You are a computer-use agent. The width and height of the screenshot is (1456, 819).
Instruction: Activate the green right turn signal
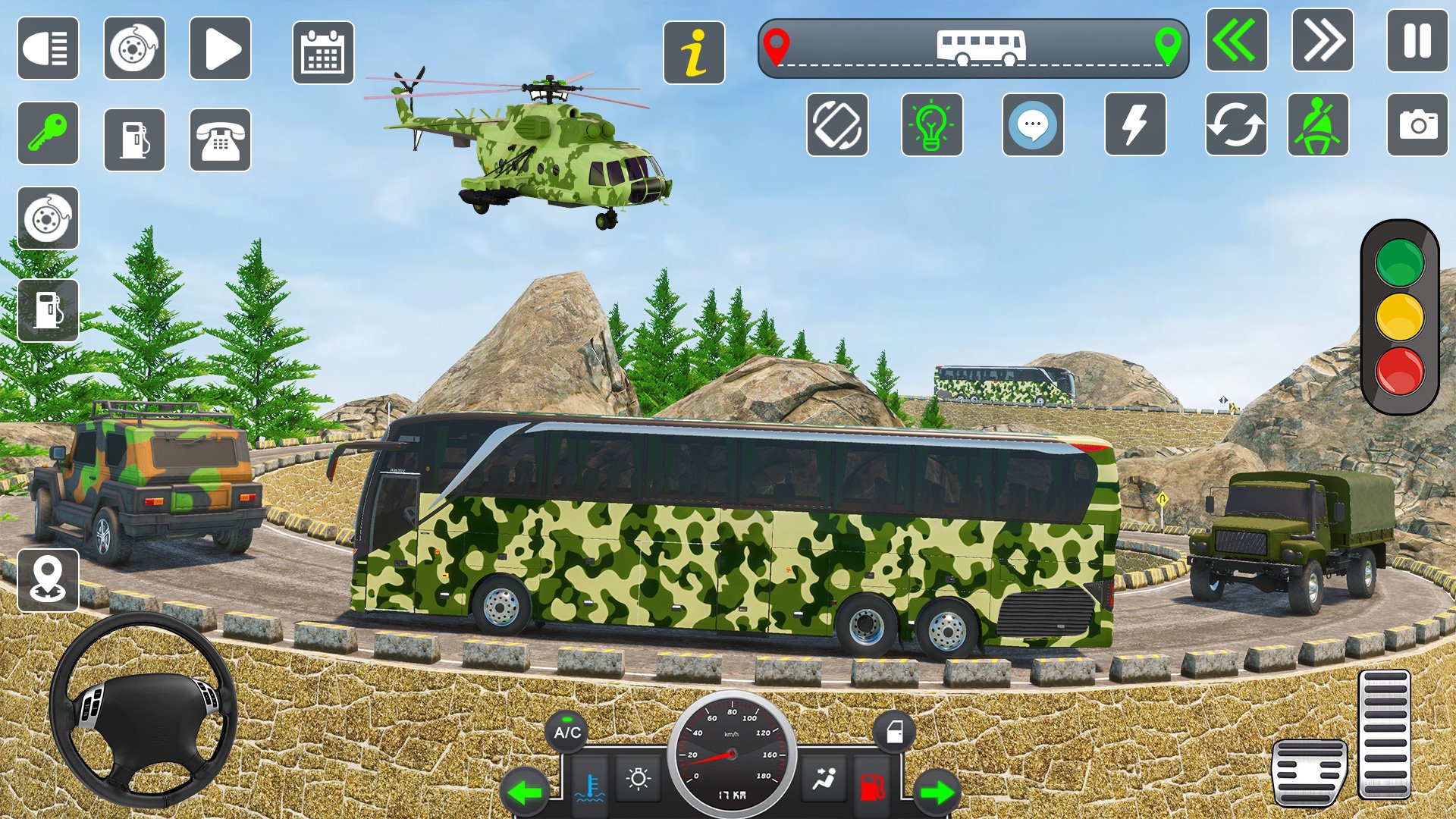[x=937, y=792]
